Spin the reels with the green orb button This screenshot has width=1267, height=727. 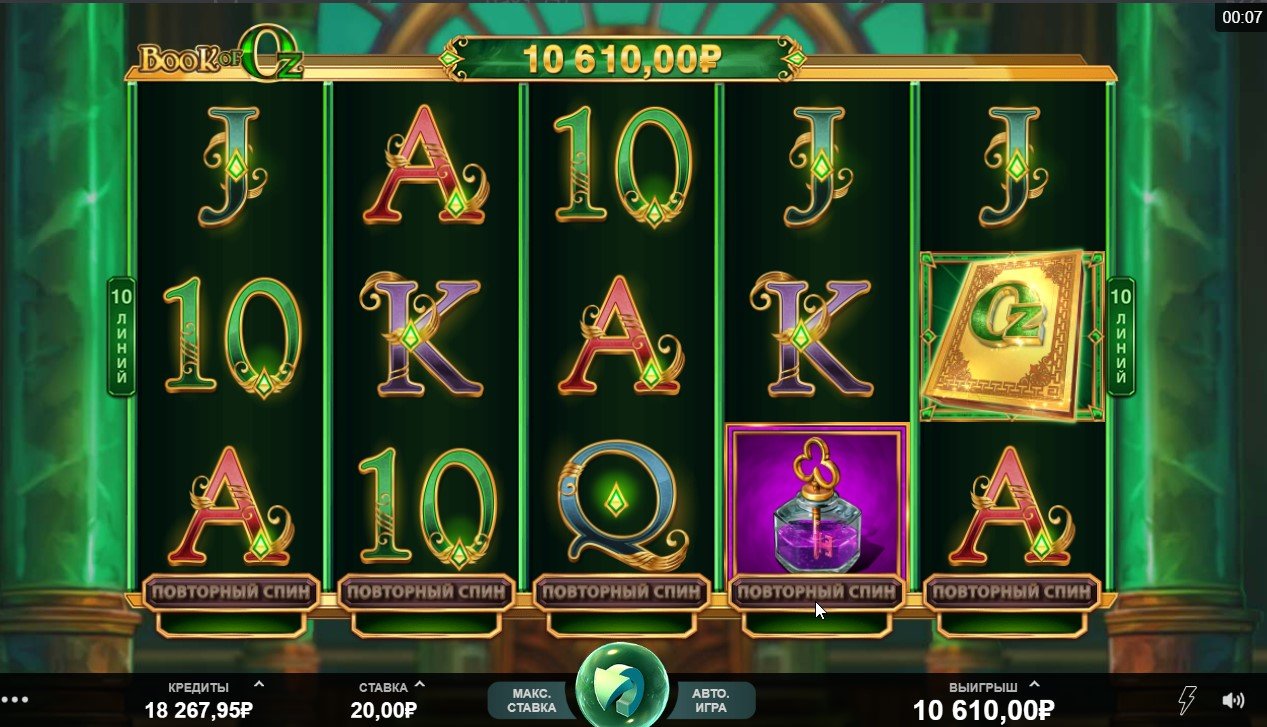click(x=622, y=687)
